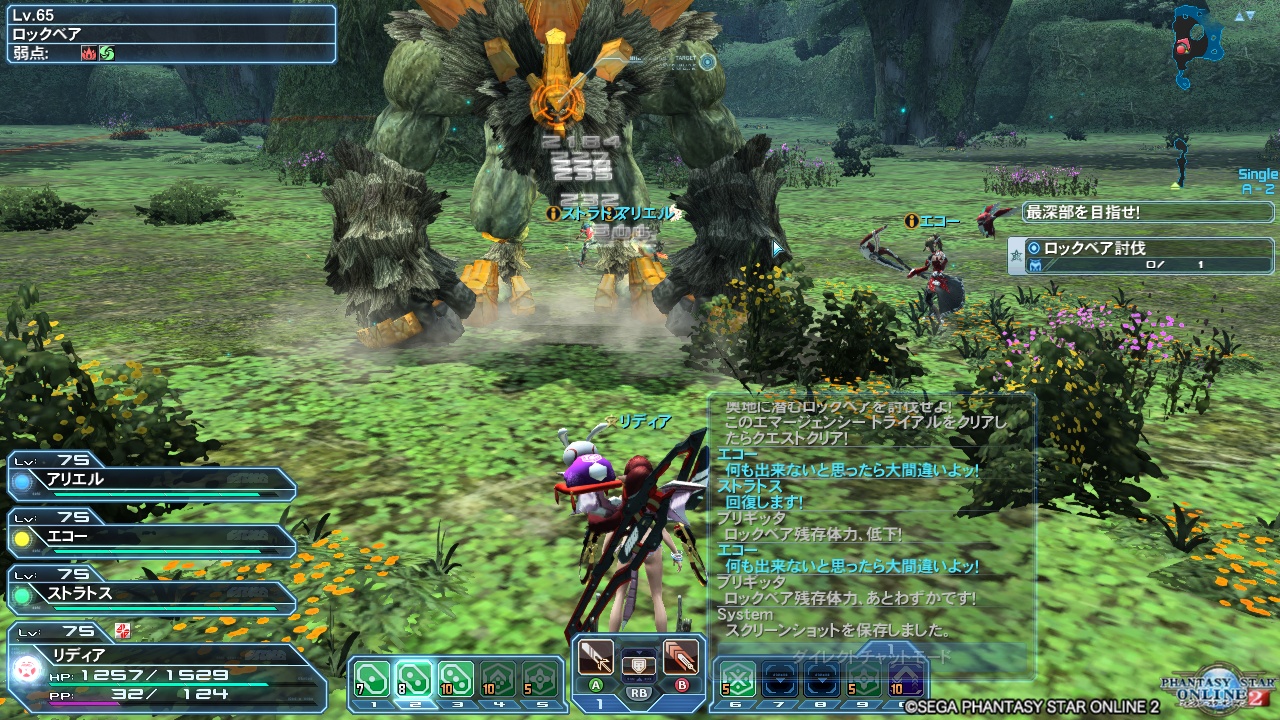
Task: Use the healing item in subpalette slot 2
Action: (415, 680)
